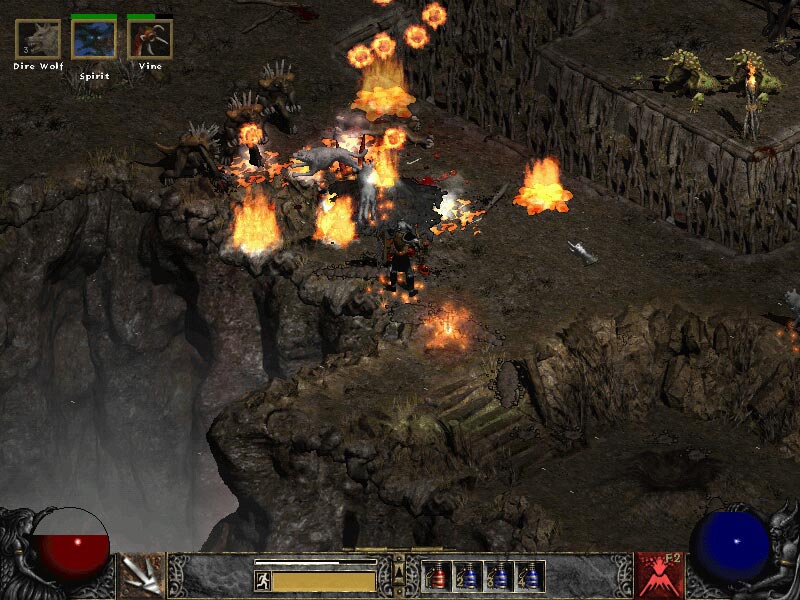Click the Vine summon portrait
This screenshot has height=600, width=800.
(150, 39)
